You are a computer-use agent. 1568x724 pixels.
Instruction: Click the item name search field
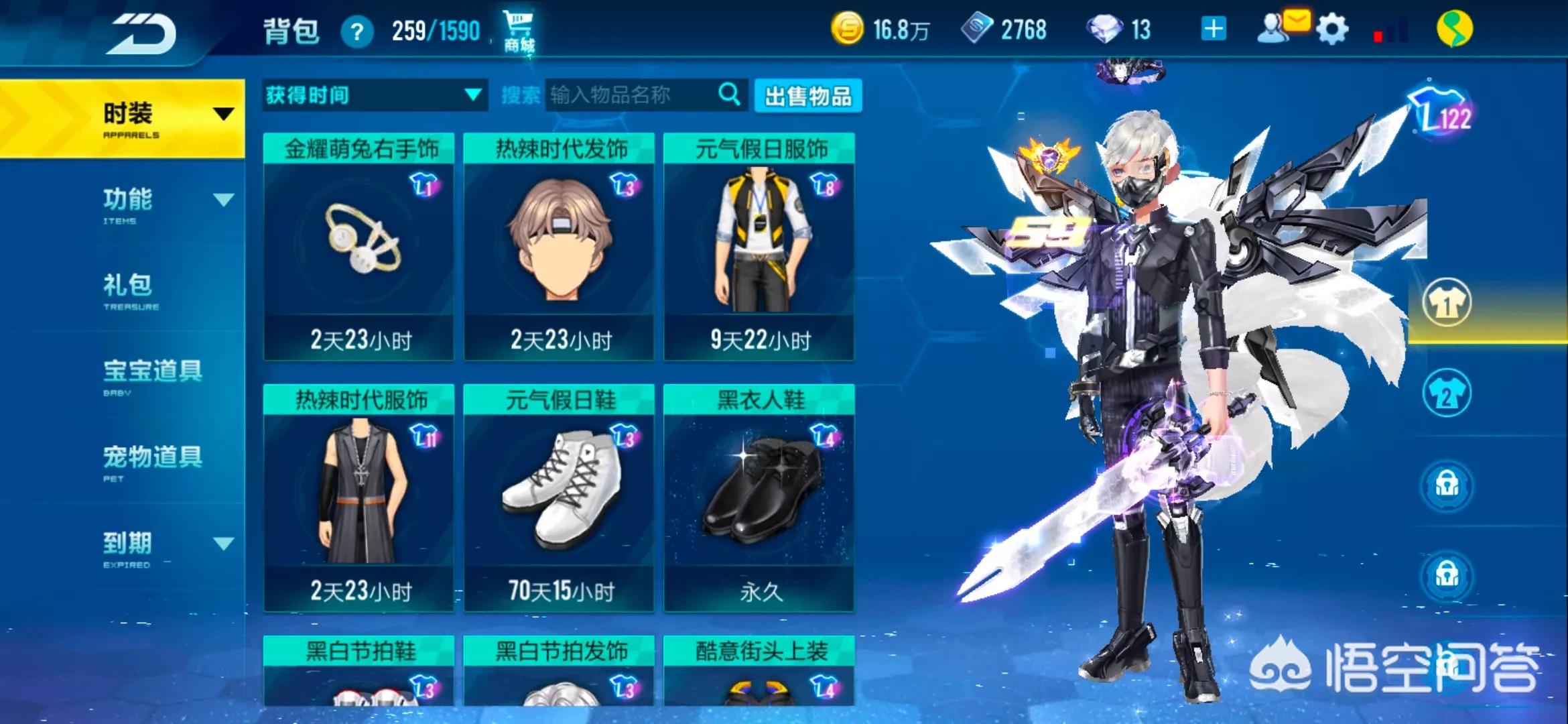click(x=630, y=96)
